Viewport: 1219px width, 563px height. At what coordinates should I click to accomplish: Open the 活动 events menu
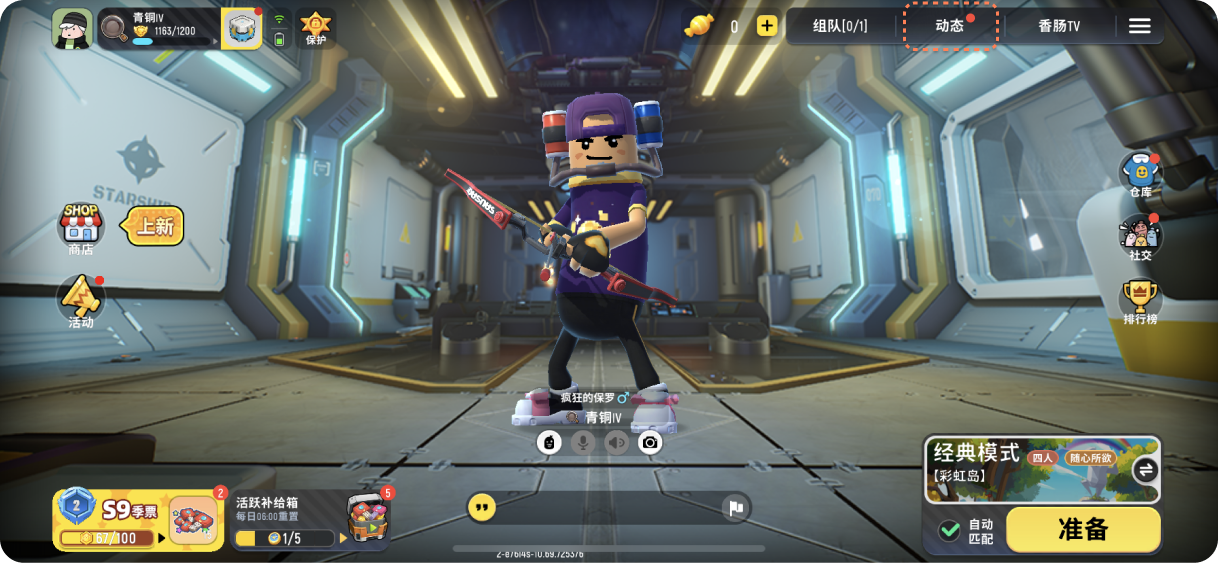point(81,300)
